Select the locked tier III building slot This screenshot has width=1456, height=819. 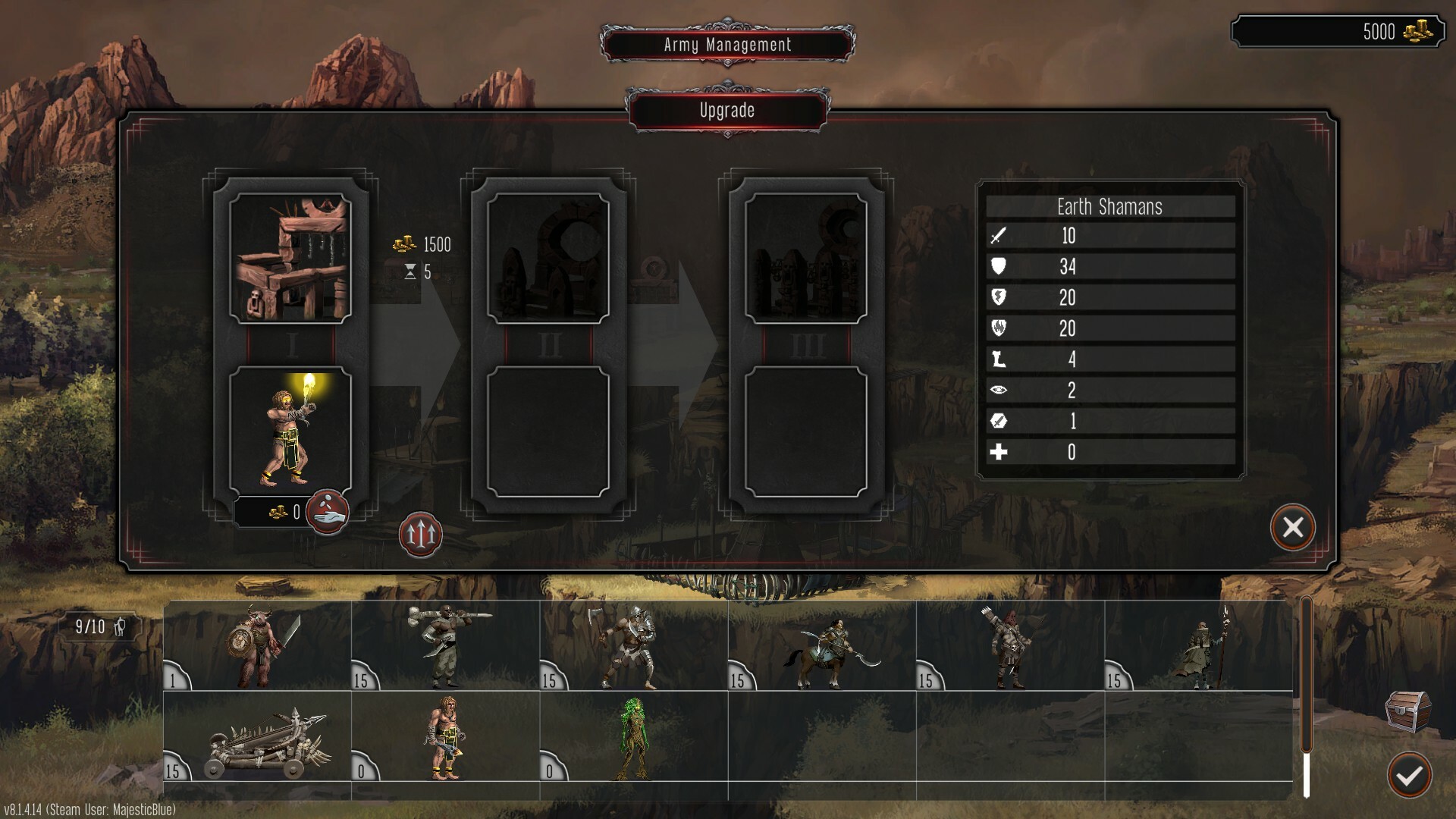pos(806,258)
